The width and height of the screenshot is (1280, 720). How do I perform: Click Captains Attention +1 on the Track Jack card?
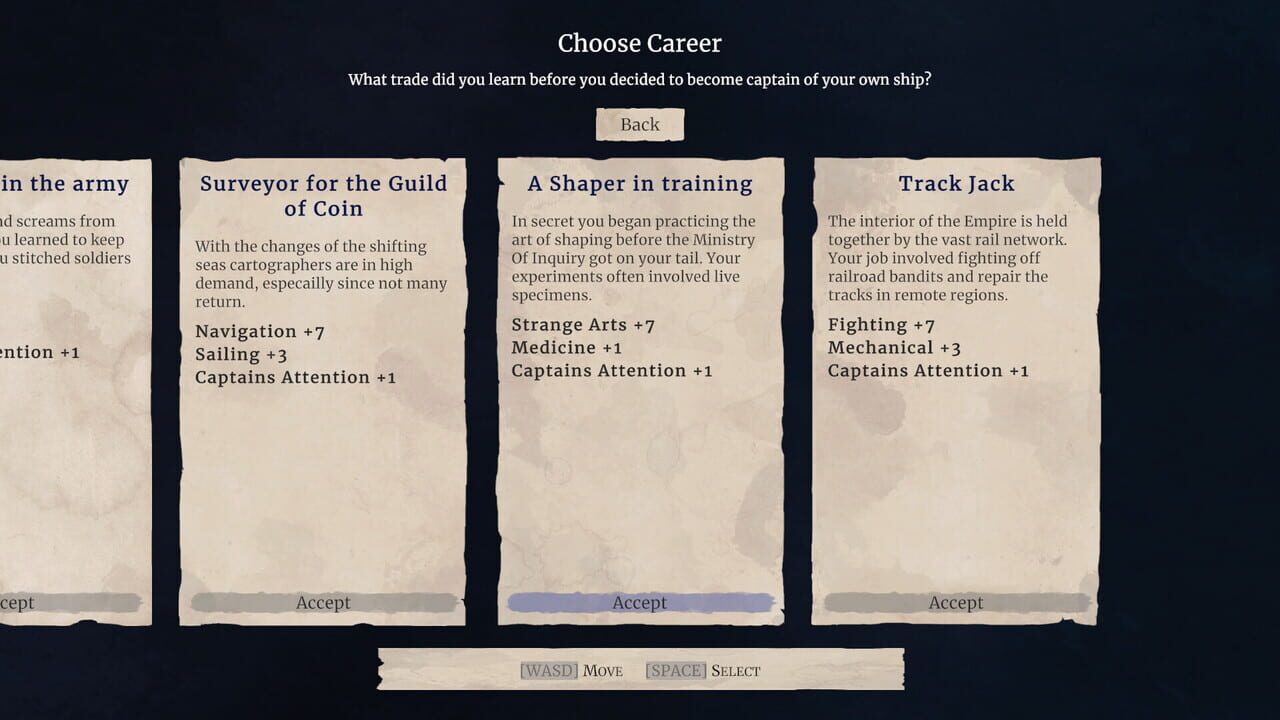928,370
